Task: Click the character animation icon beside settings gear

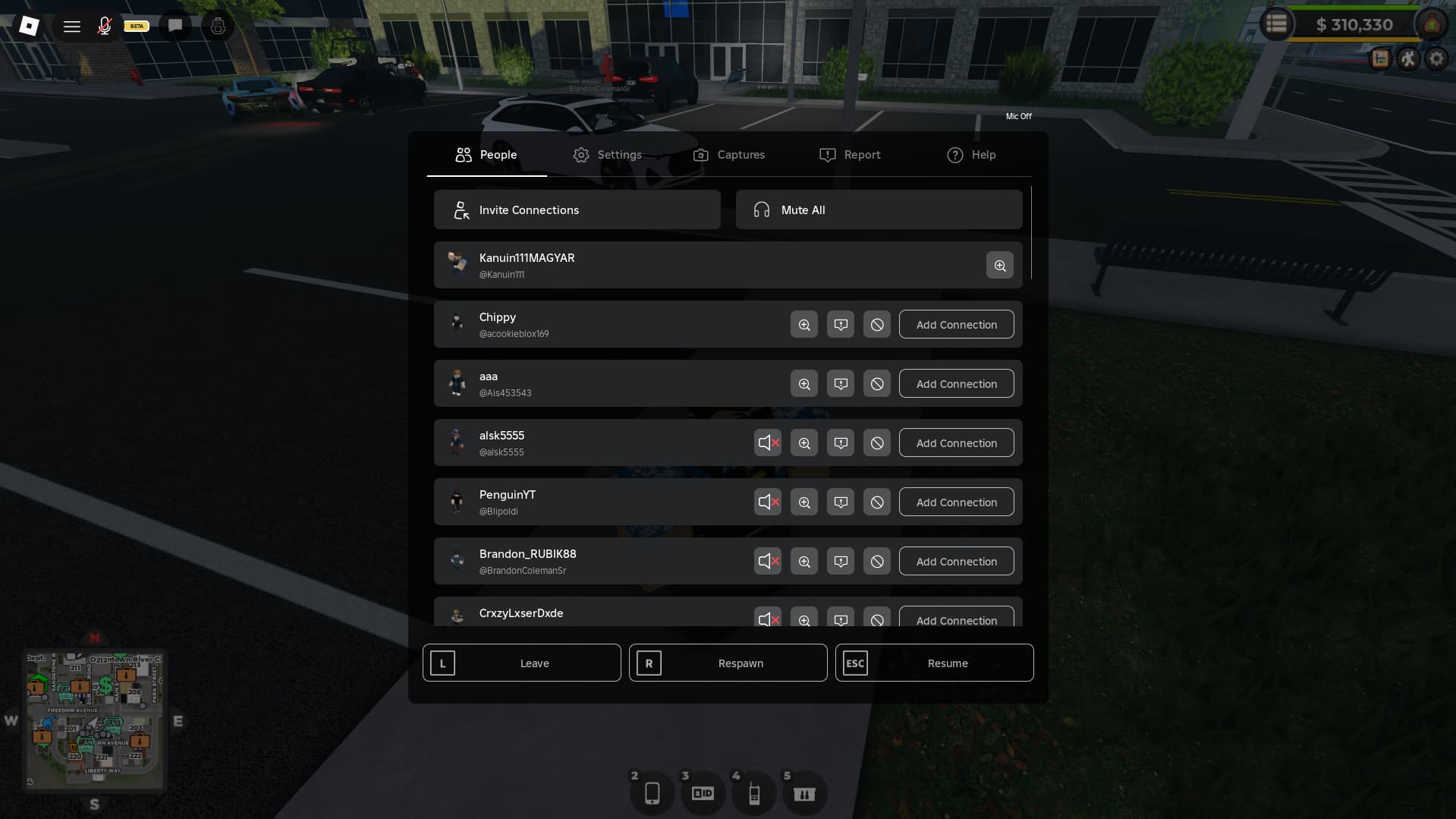Action: pos(1409,58)
